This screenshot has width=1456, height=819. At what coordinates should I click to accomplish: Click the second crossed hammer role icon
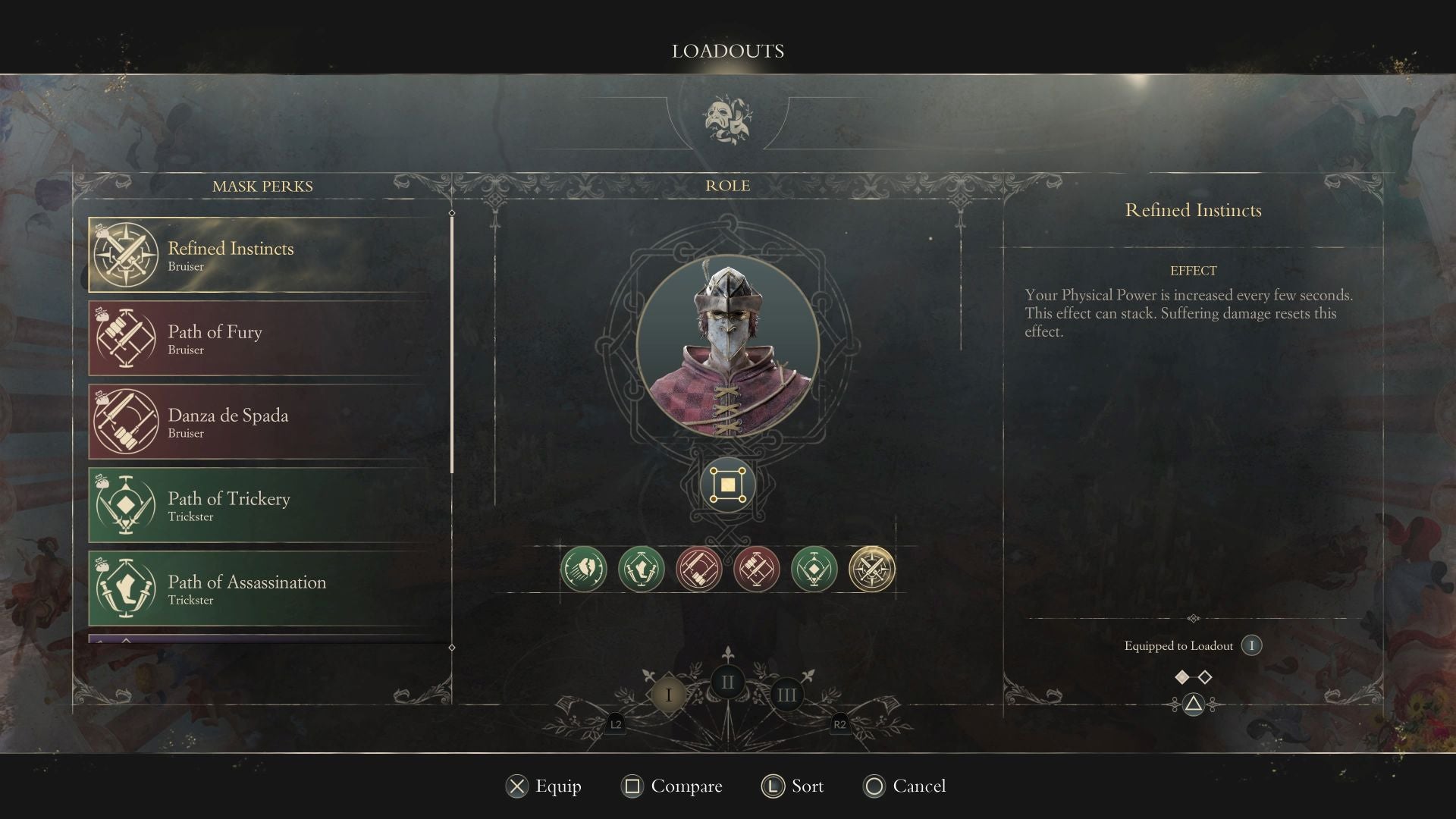[x=758, y=568]
